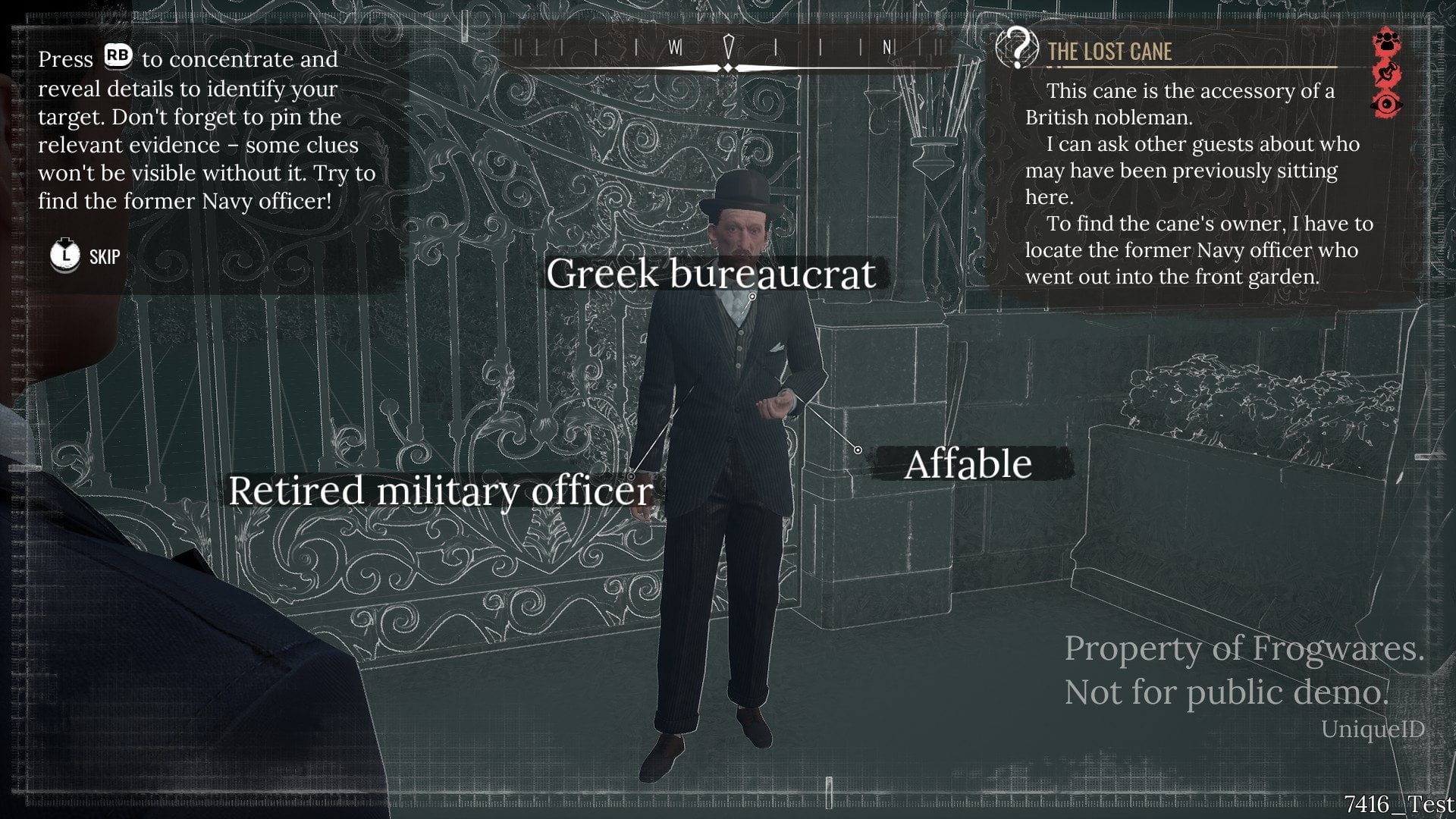Image resolution: width=1456 pixels, height=819 pixels.
Task: Click the question-mark case icon
Action: point(1016,47)
